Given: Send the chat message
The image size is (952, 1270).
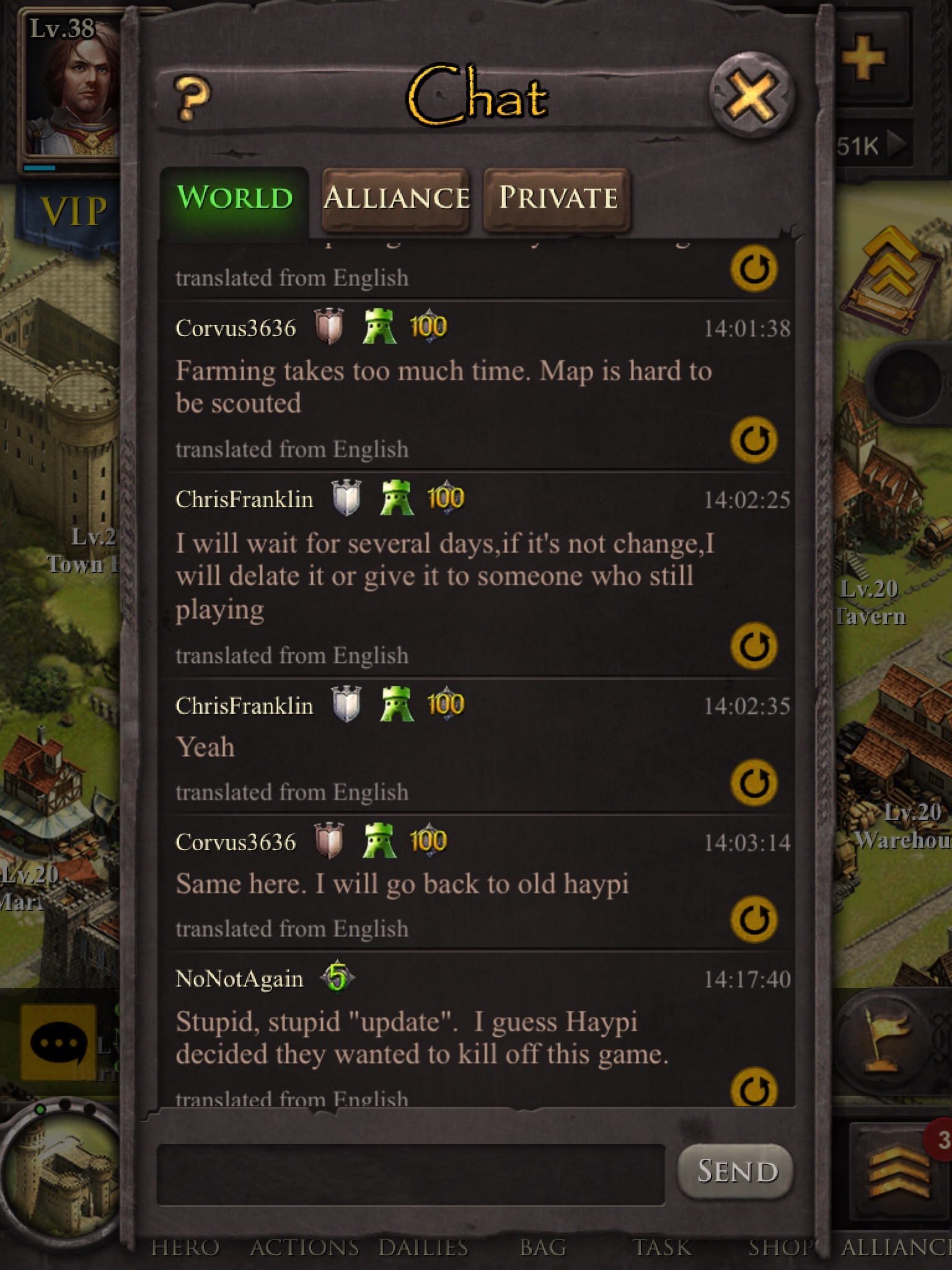Looking at the screenshot, I should tap(736, 1171).
